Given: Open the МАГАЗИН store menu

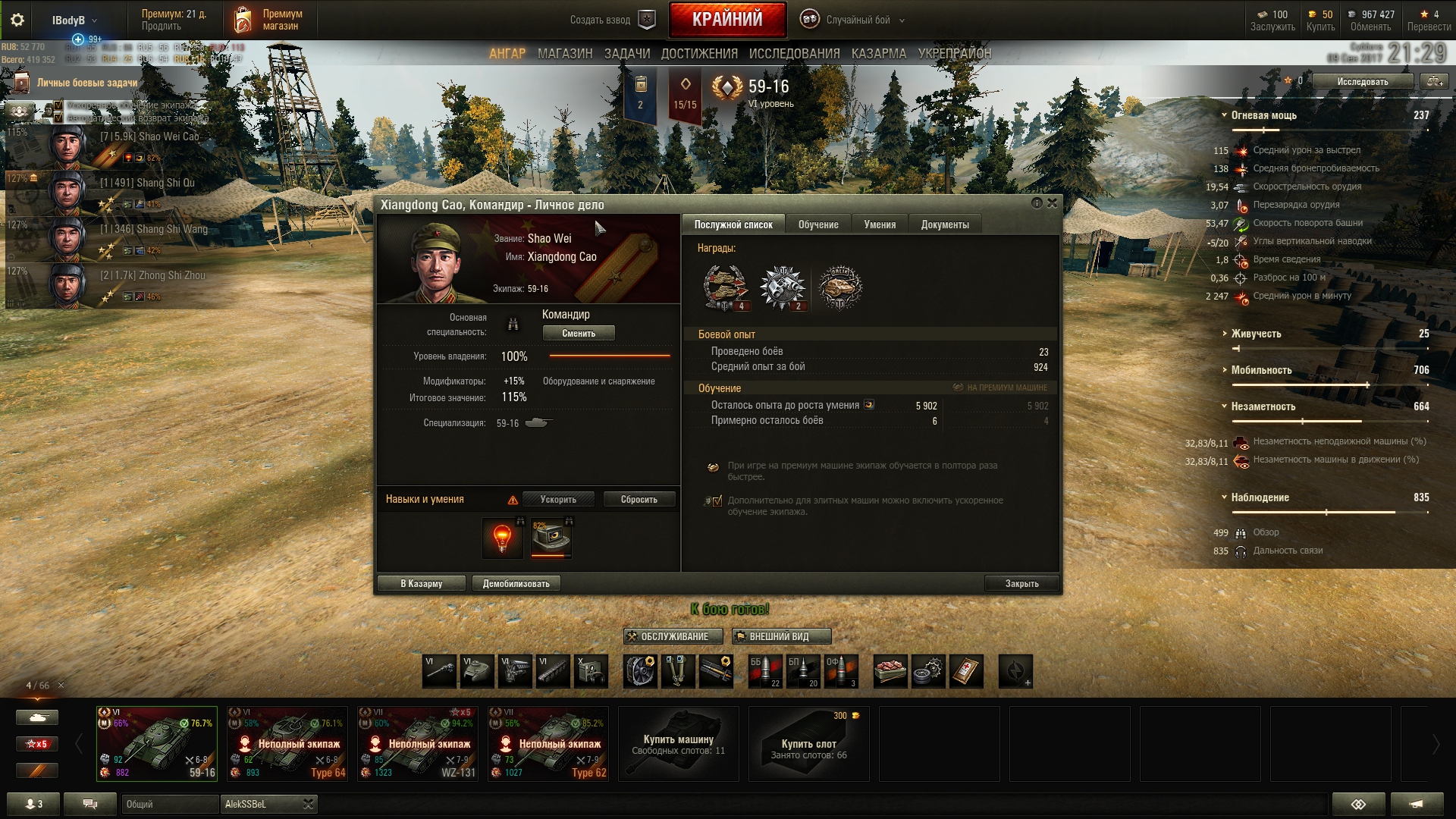Looking at the screenshot, I should click(565, 54).
